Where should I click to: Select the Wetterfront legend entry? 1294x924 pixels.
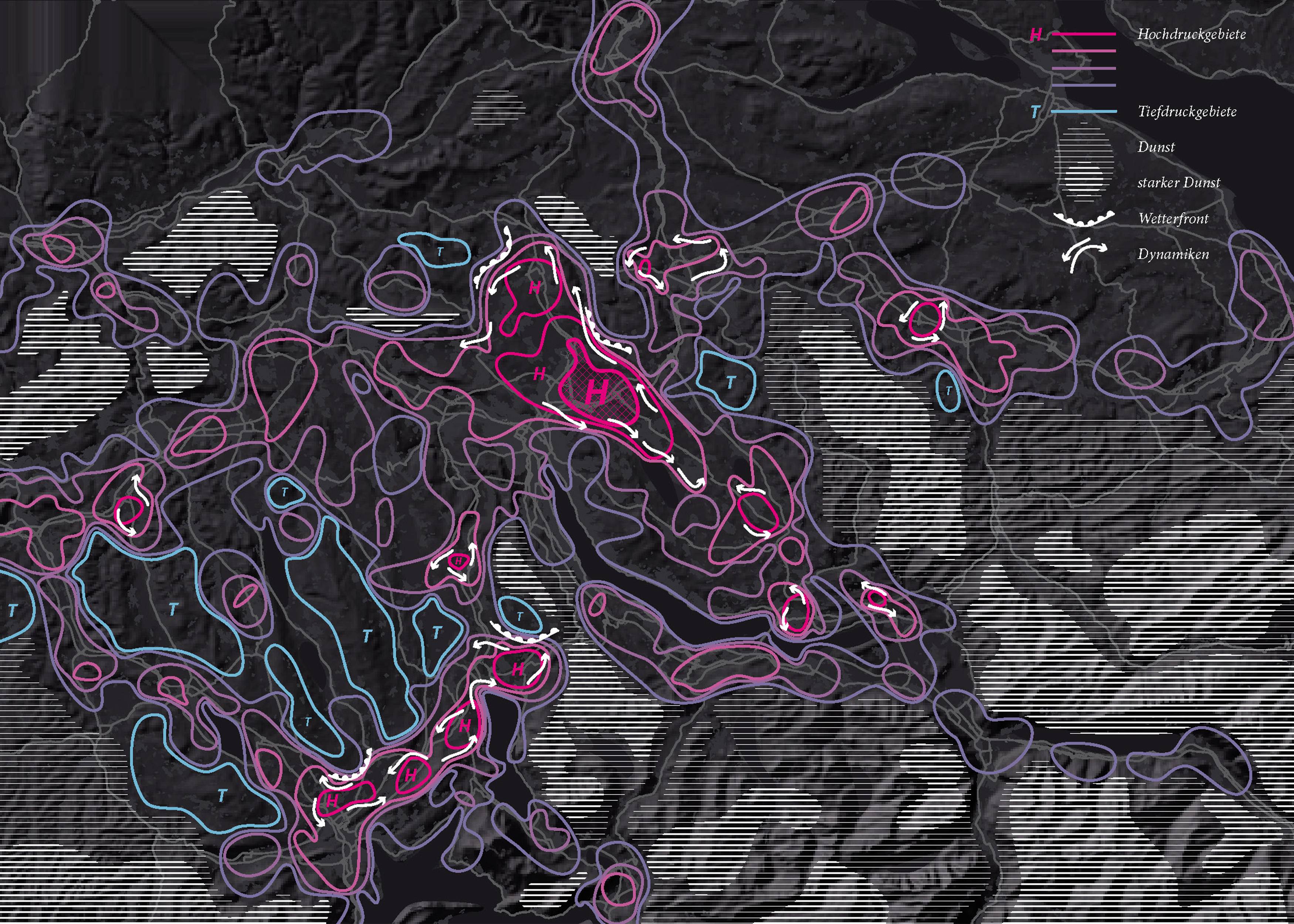pos(1173,218)
